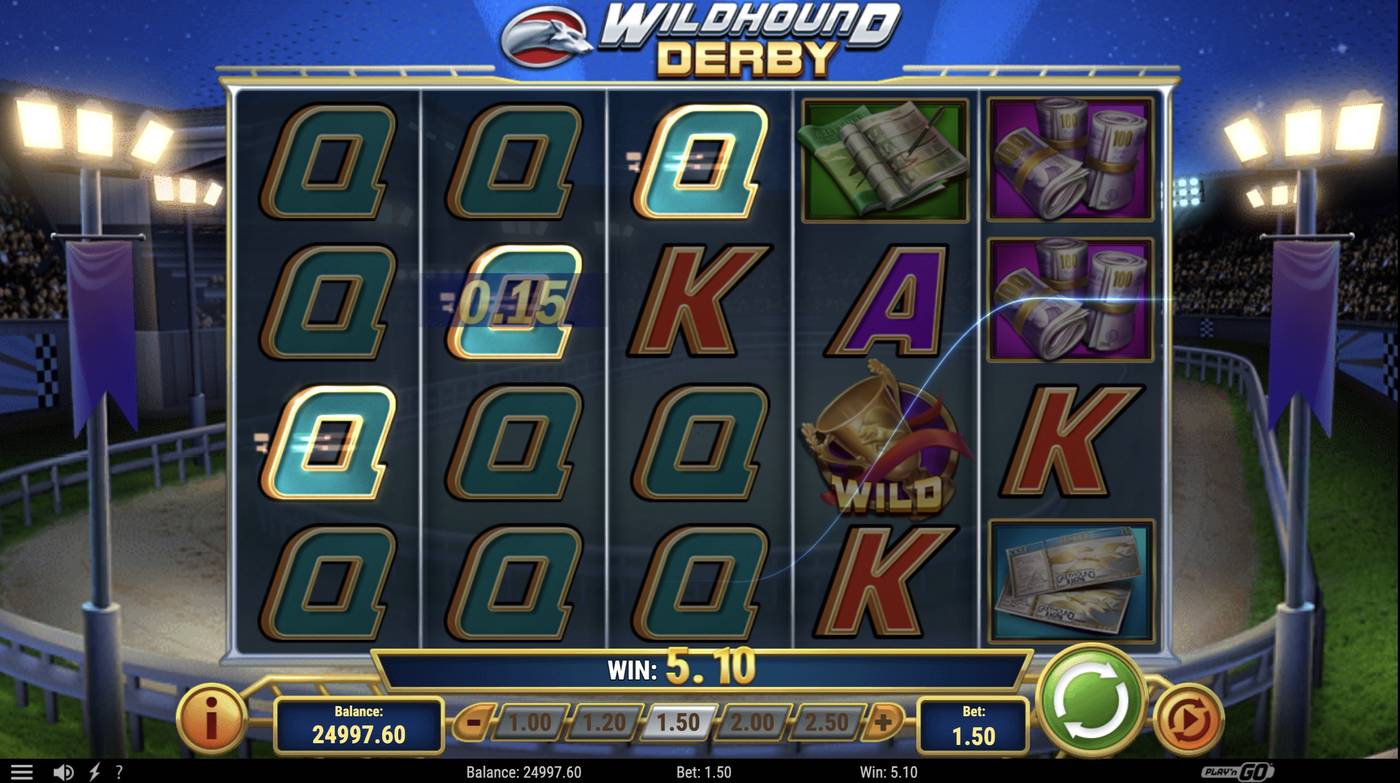Toggle the lightning bolt fast play
The height and width of the screenshot is (783, 1400).
(95, 772)
